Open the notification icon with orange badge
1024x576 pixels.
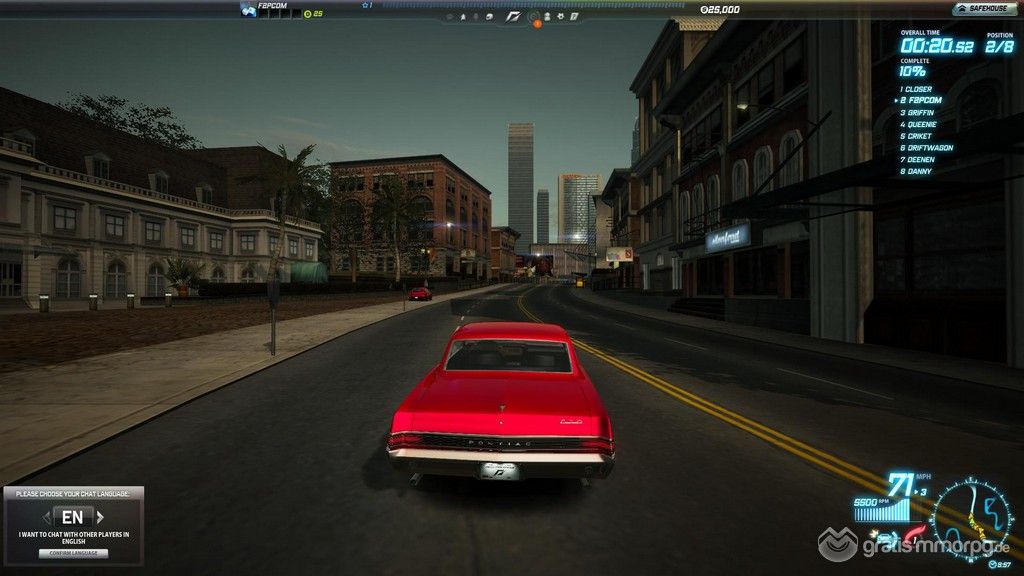click(535, 17)
